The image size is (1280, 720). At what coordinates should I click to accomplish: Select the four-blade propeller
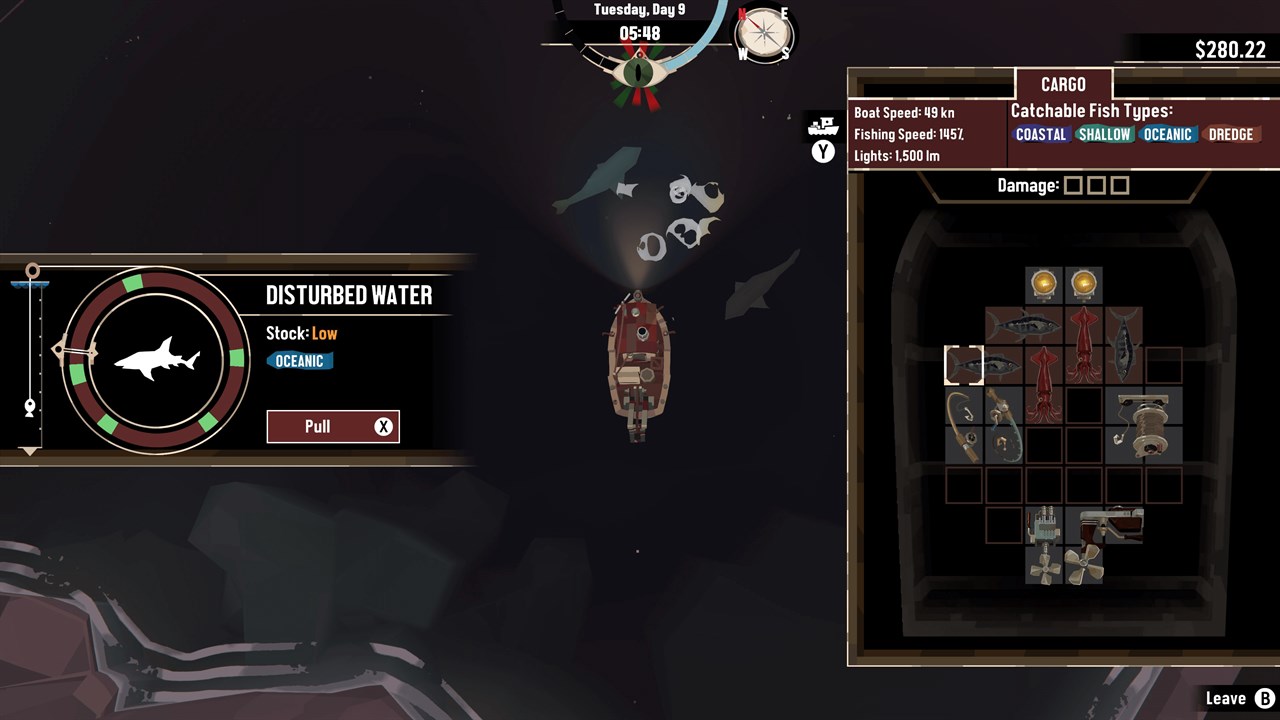1045,565
